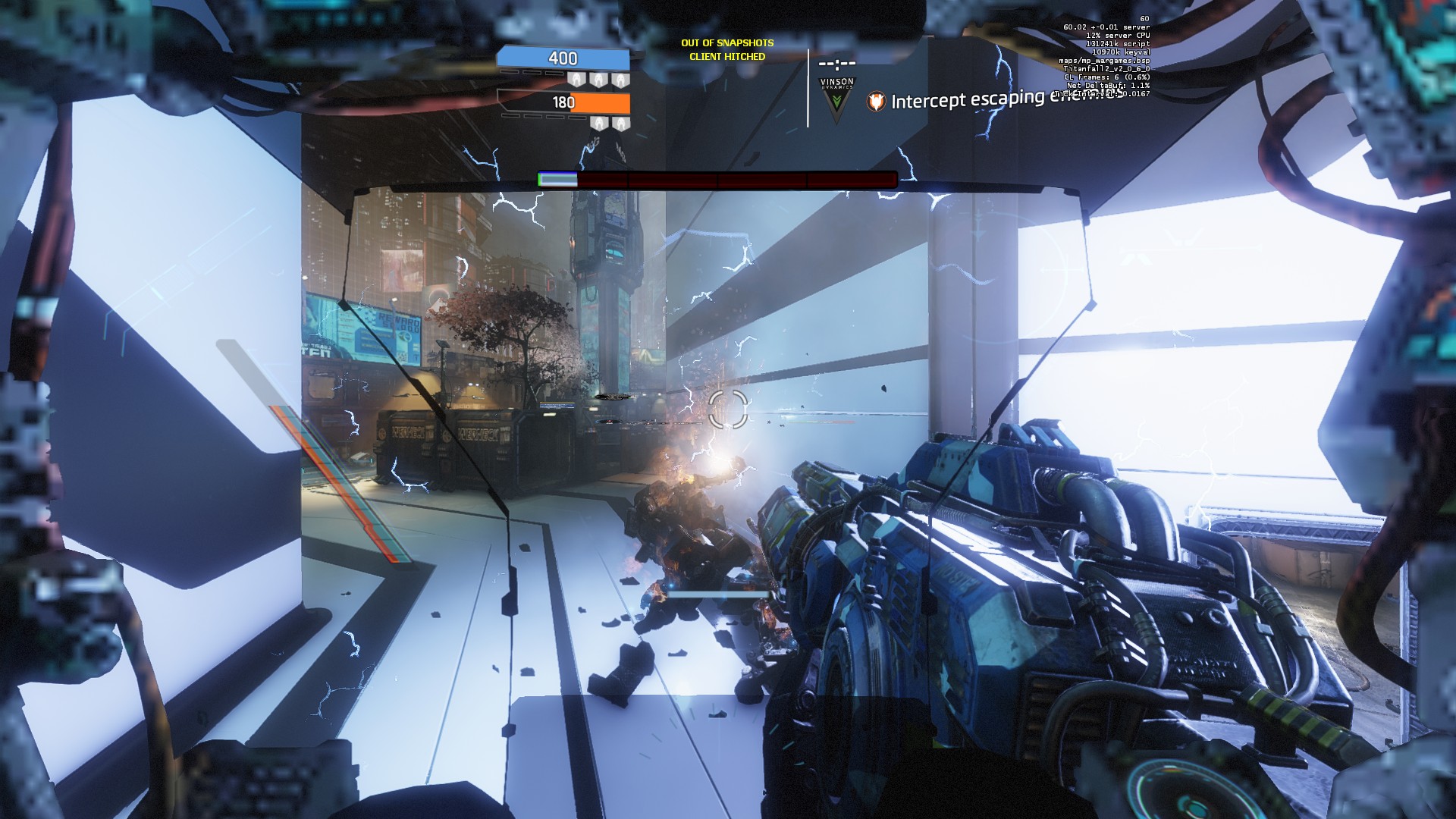This screenshot has height=819, width=1456.
Task: Select the Vinson Dynamics faction emblem
Action: pyautogui.click(x=836, y=102)
